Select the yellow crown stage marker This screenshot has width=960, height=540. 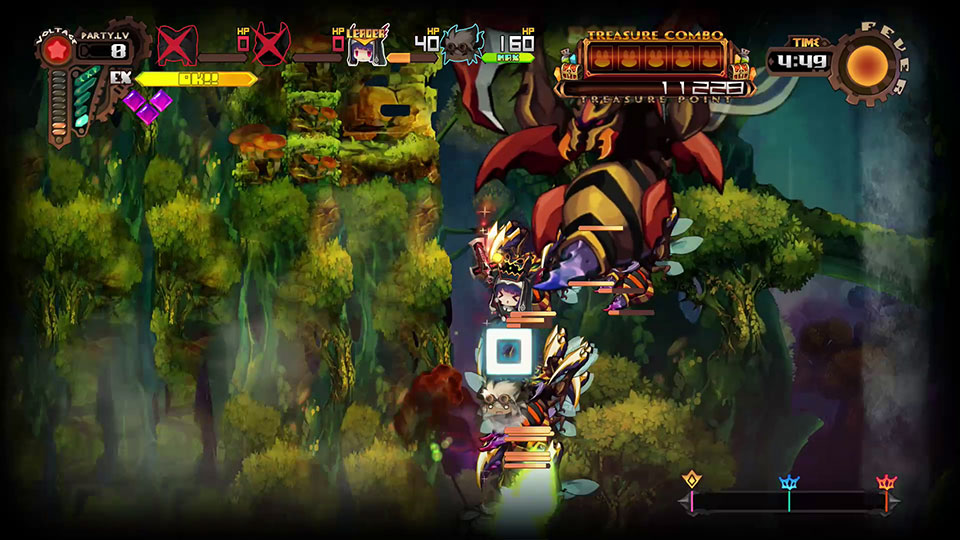tap(690, 482)
